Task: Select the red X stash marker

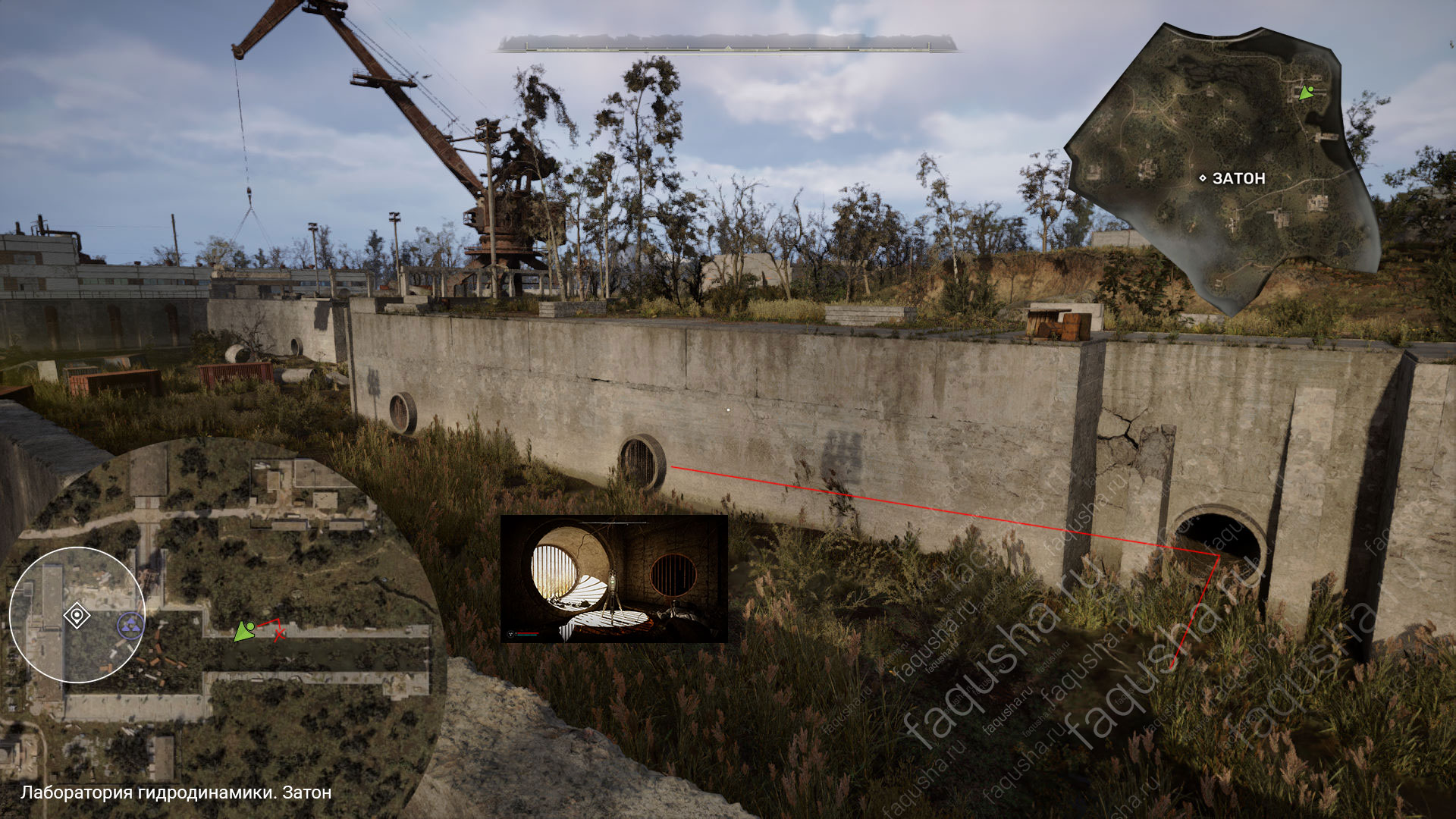Action: click(279, 632)
